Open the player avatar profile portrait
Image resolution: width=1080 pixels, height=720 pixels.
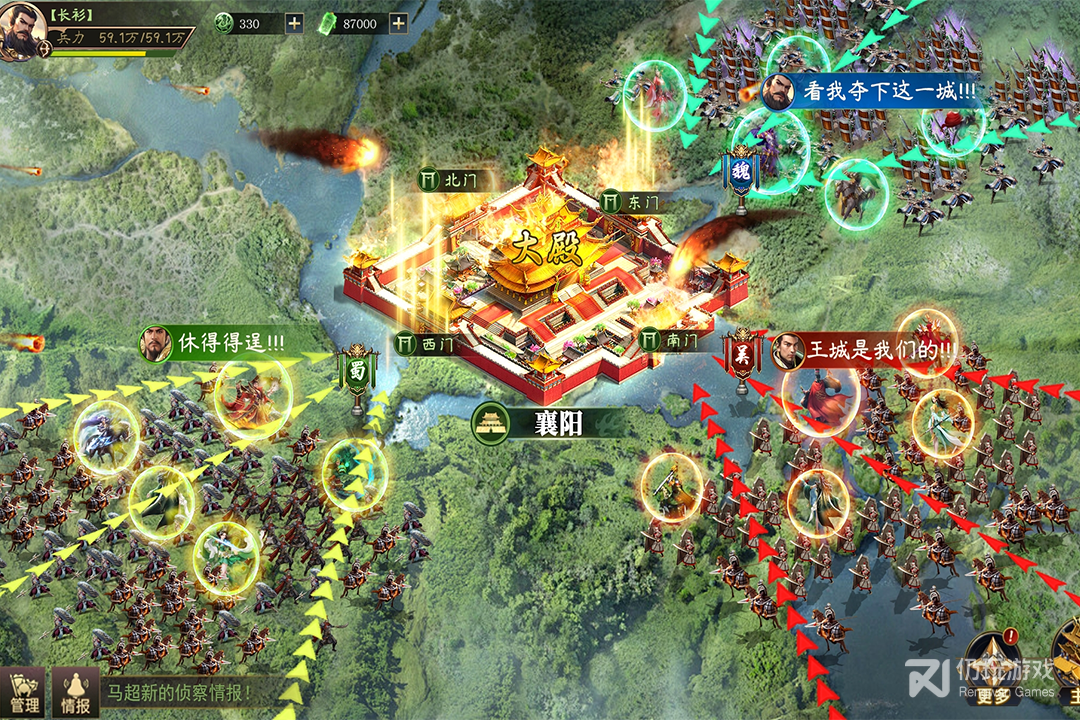[x=22, y=32]
